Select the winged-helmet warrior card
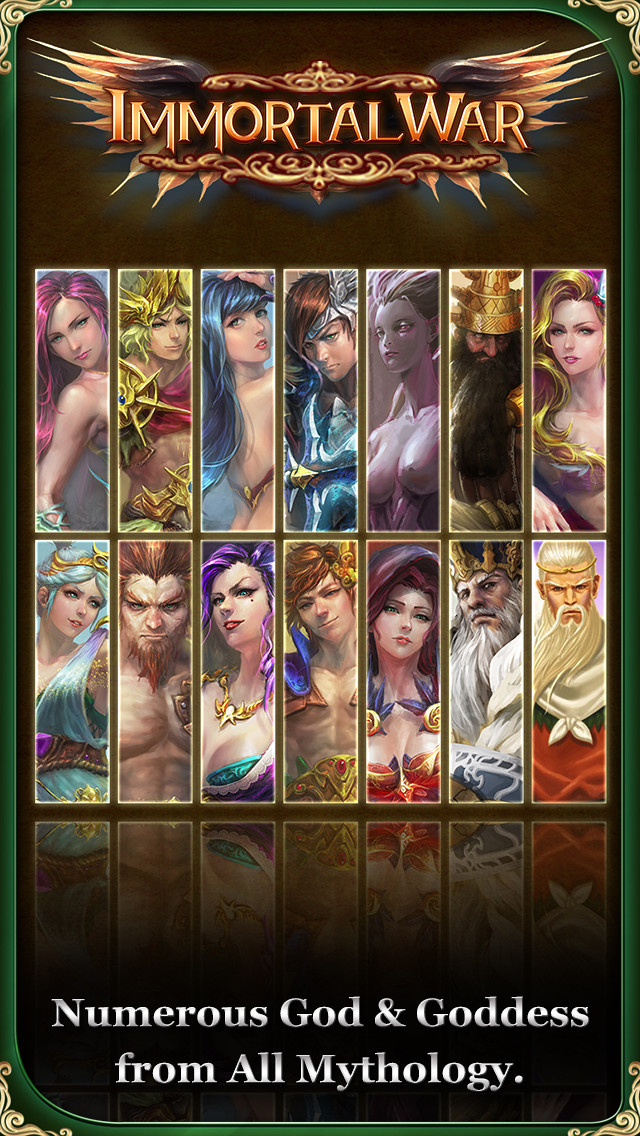The height and width of the screenshot is (1136, 640). (320, 400)
